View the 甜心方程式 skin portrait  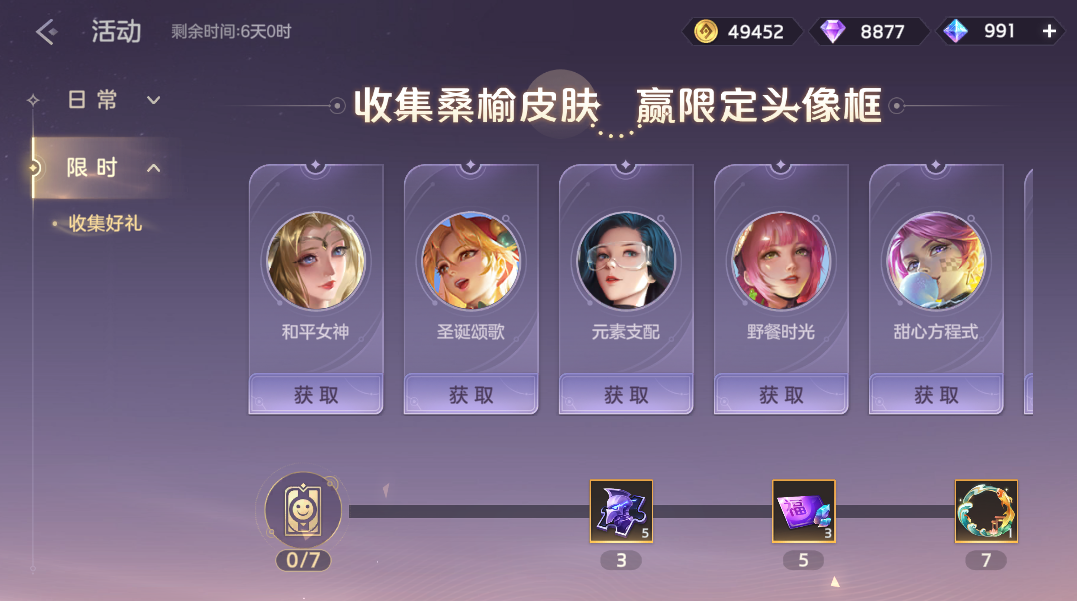click(936, 260)
